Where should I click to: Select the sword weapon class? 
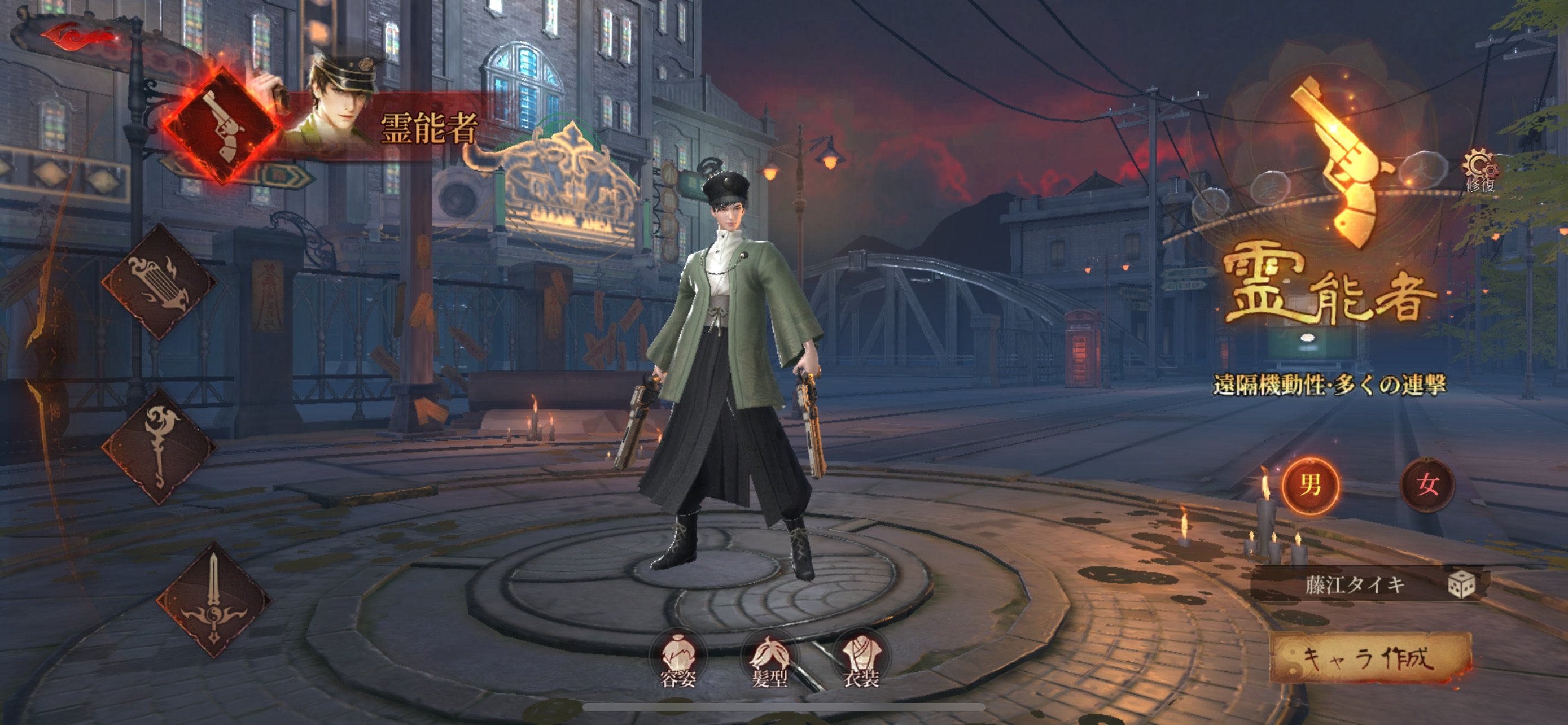213,600
